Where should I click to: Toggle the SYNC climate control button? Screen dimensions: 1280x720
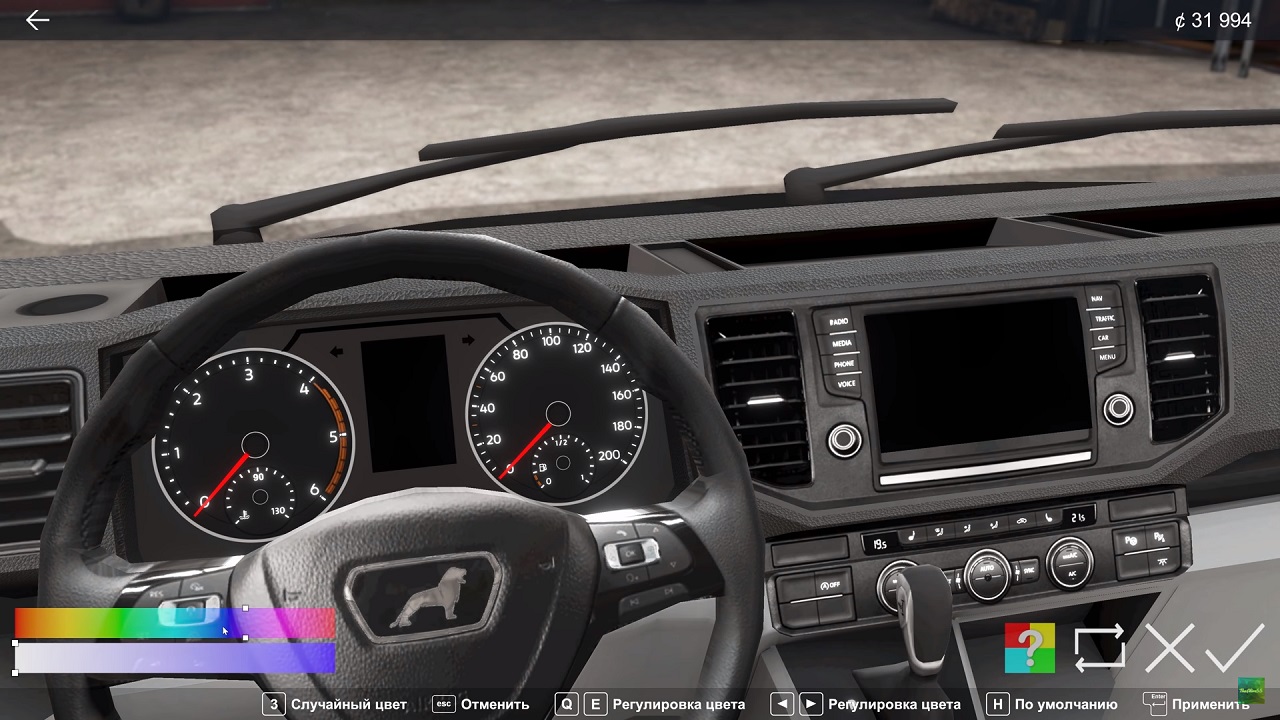click(x=1029, y=570)
